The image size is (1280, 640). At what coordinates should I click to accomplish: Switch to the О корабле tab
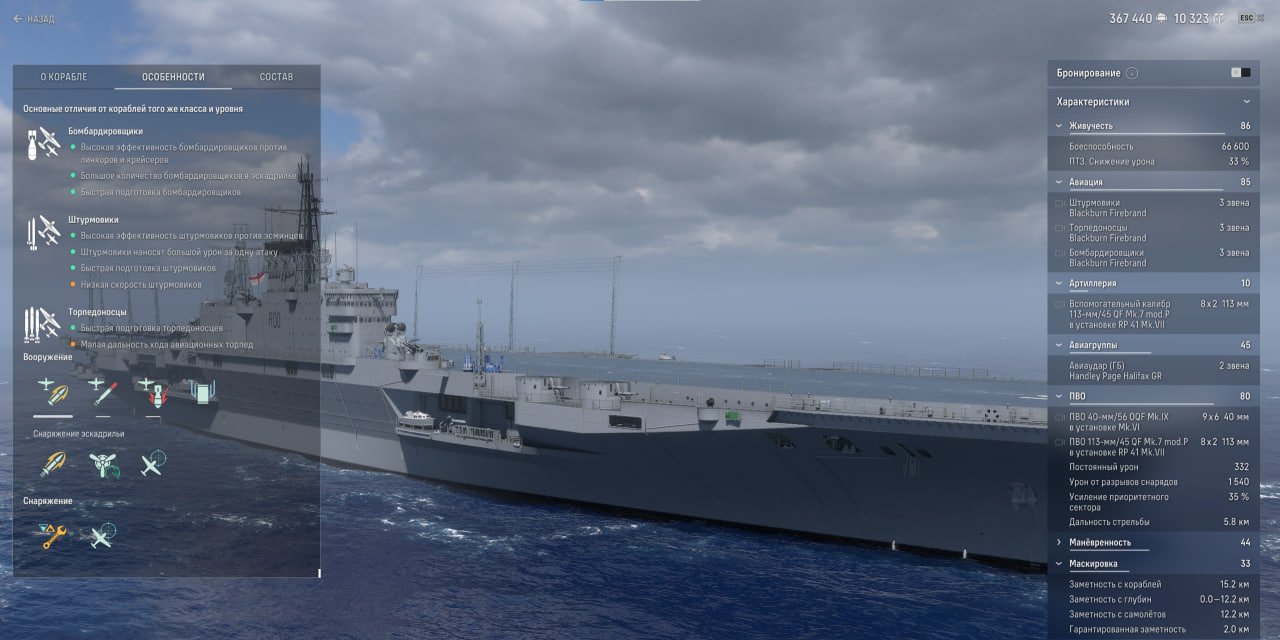(x=64, y=77)
